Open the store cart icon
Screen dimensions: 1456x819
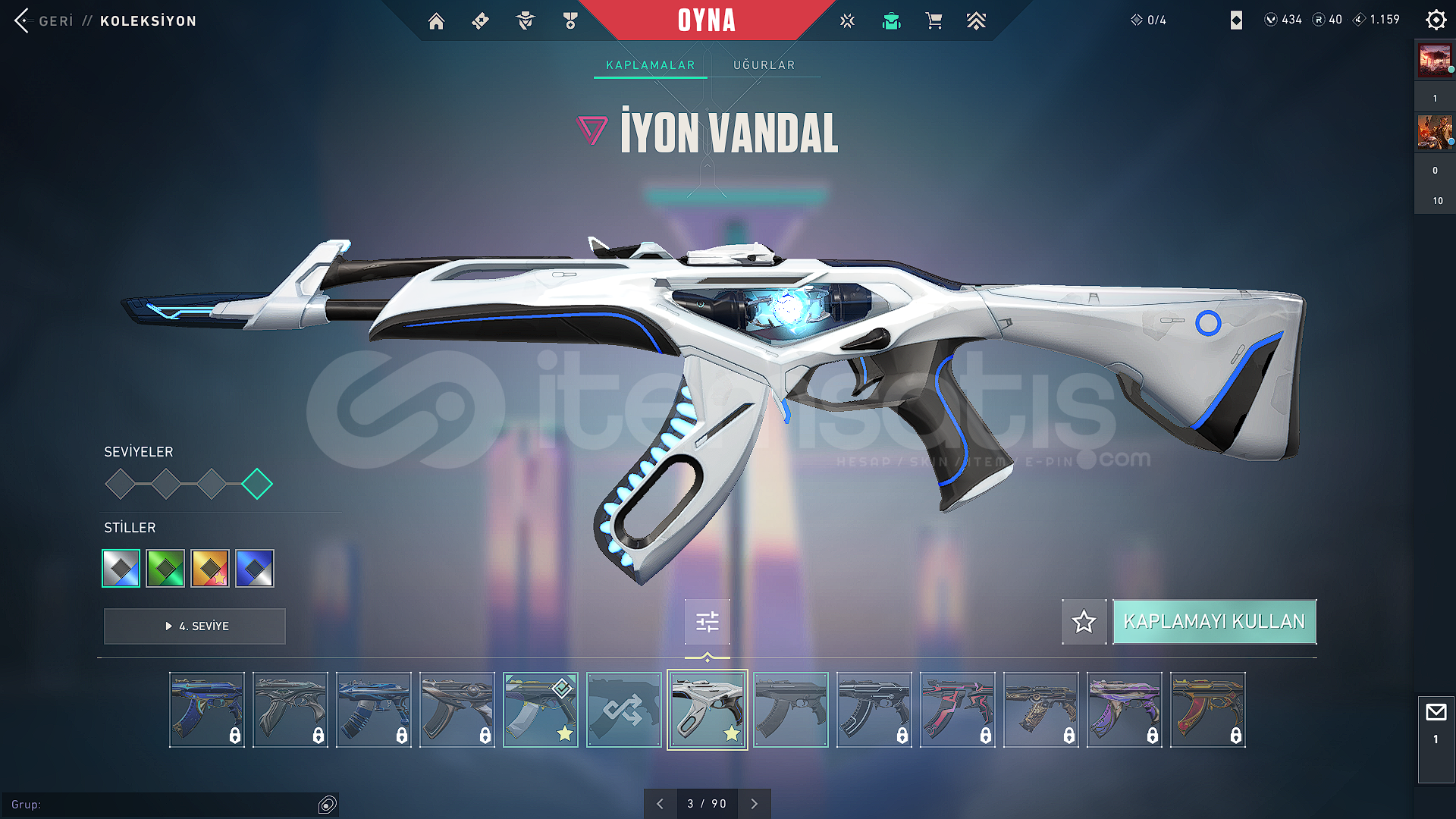pyautogui.click(x=934, y=21)
